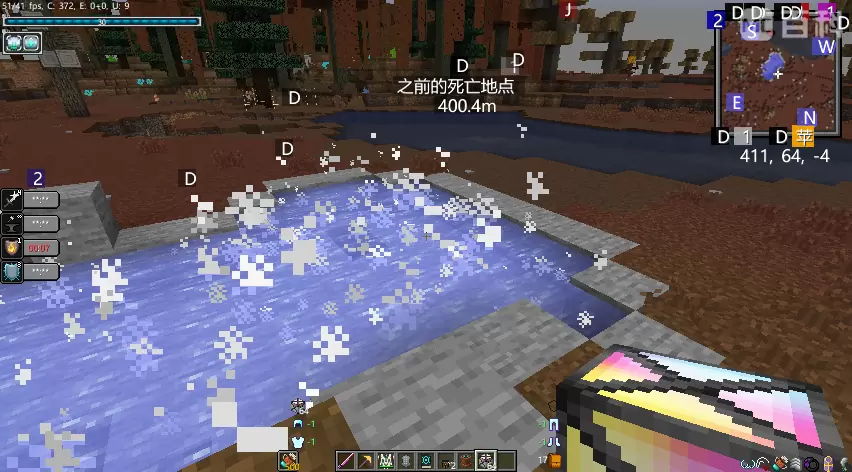Click the orange waypoint marker on minimap
This screenshot has height=472, width=852.
click(803, 137)
